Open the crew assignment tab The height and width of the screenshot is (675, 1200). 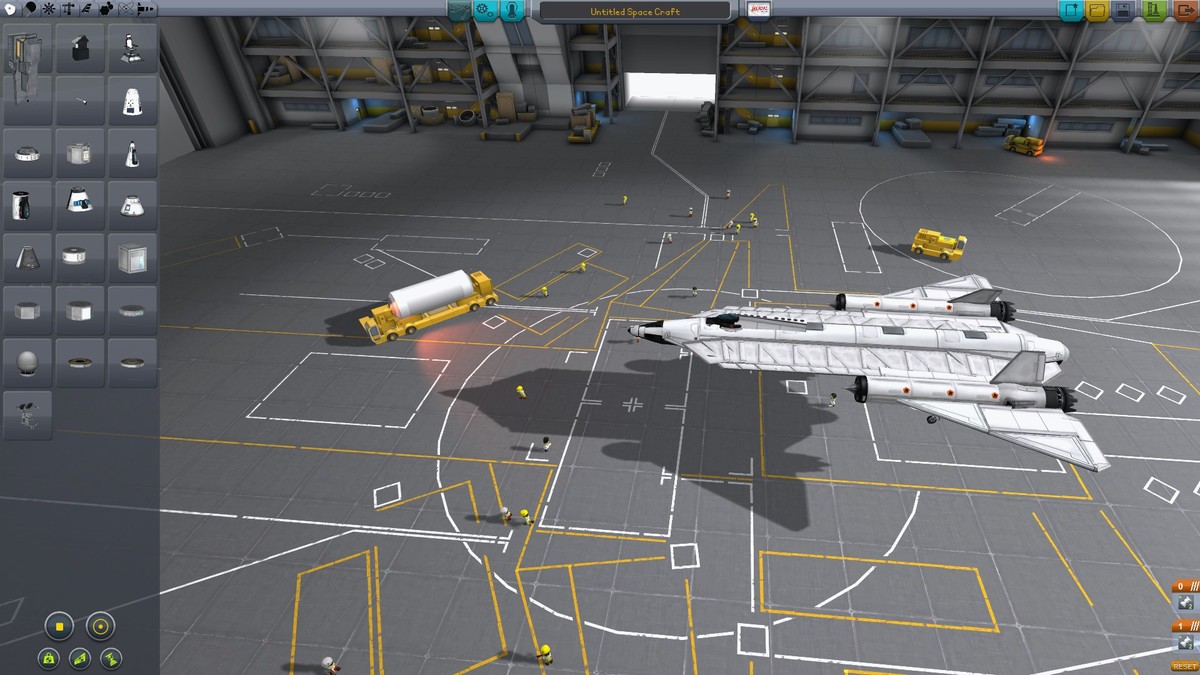tap(513, 10)
